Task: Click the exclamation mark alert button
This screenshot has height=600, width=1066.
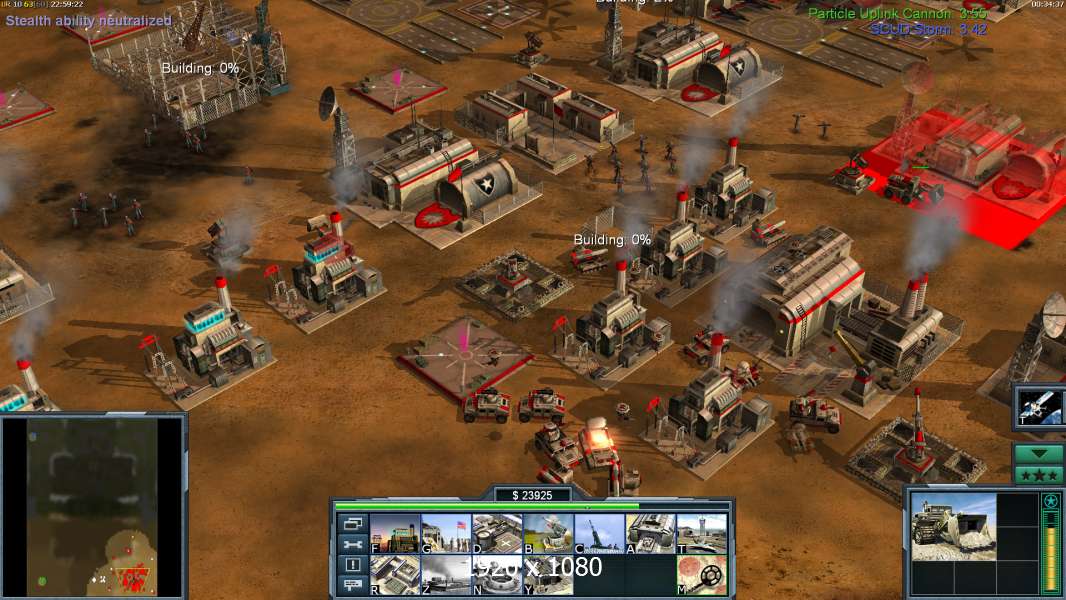Action: coord(352,565)
